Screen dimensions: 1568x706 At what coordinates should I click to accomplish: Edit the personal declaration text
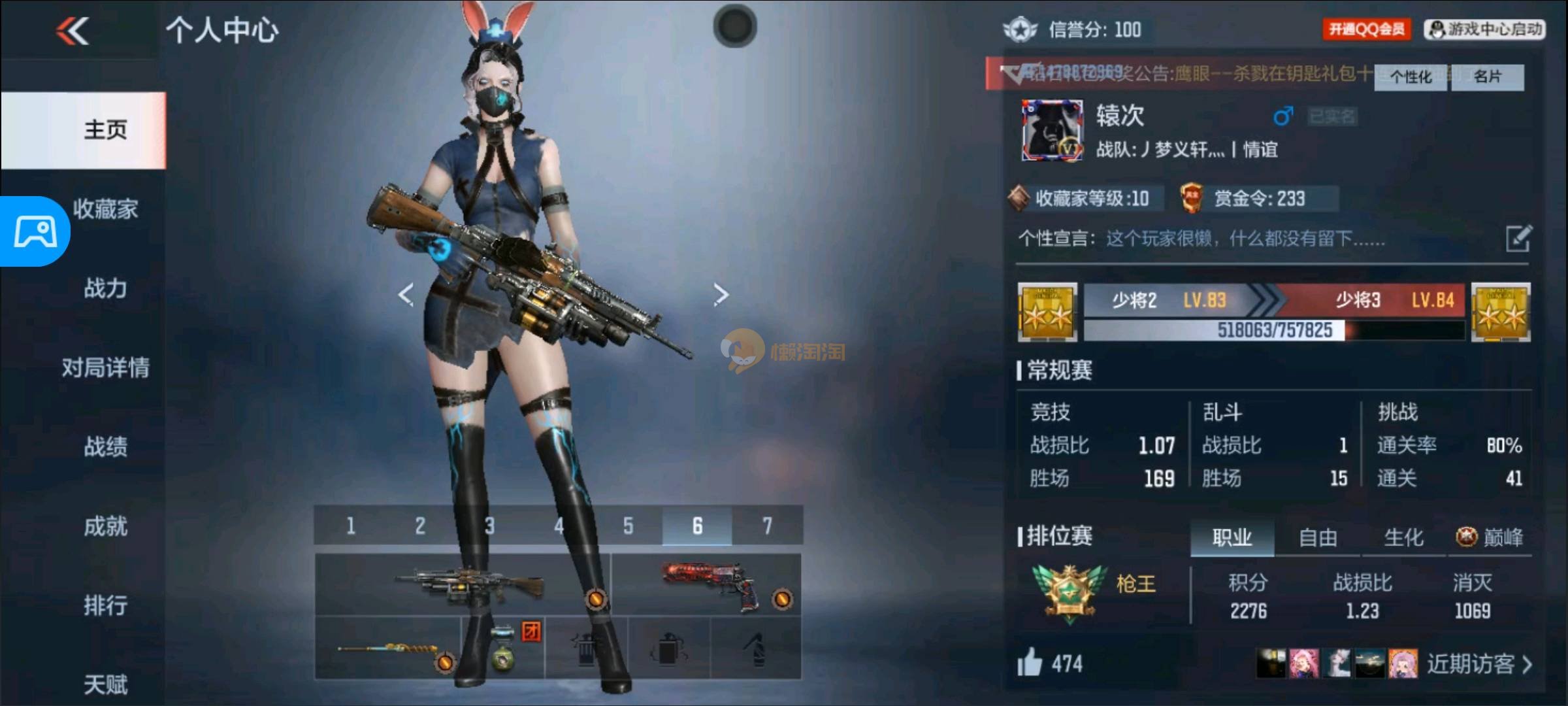[x=1518, y=239]
